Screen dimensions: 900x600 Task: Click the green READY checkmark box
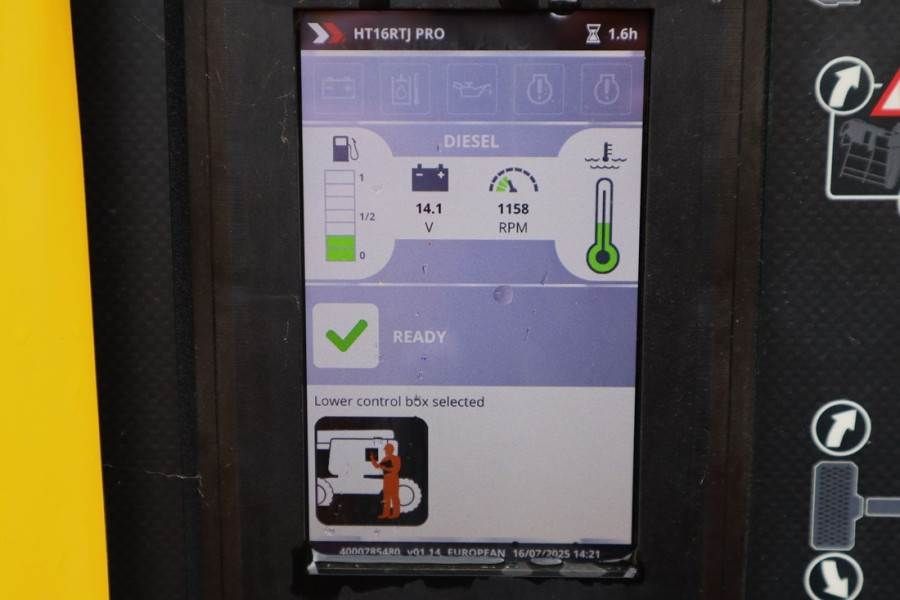pyautogui.click(x=346, y=336)
